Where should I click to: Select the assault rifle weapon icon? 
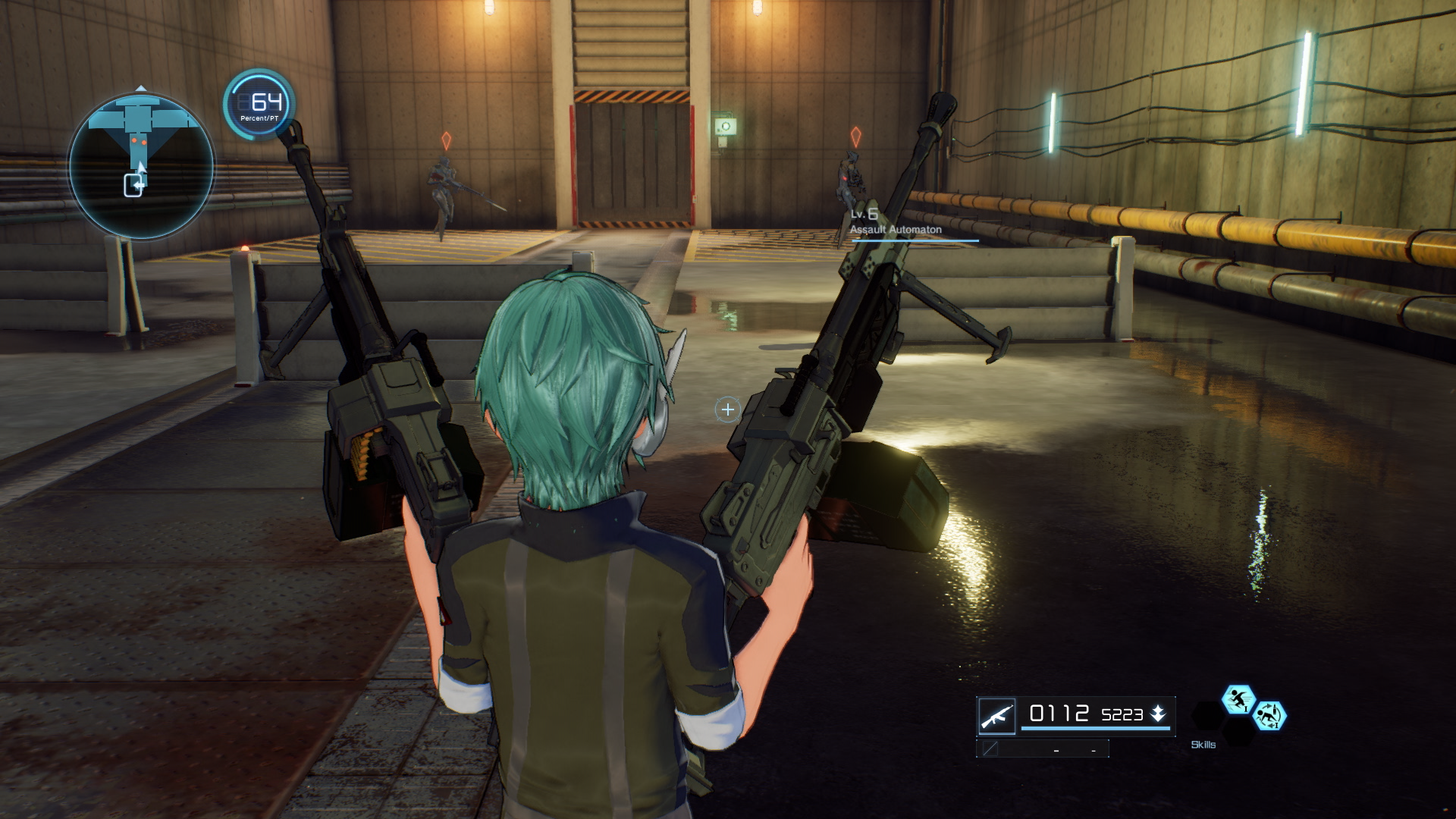click(997, 716)
